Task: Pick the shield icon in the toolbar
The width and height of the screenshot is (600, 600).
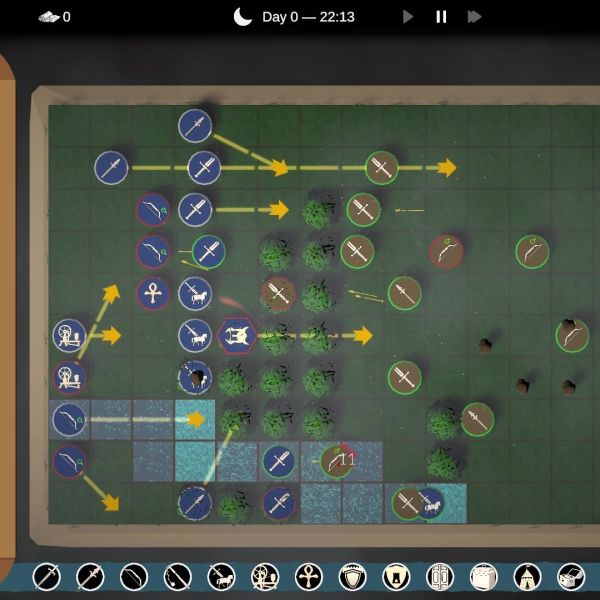Action: (x=353, y=577)
